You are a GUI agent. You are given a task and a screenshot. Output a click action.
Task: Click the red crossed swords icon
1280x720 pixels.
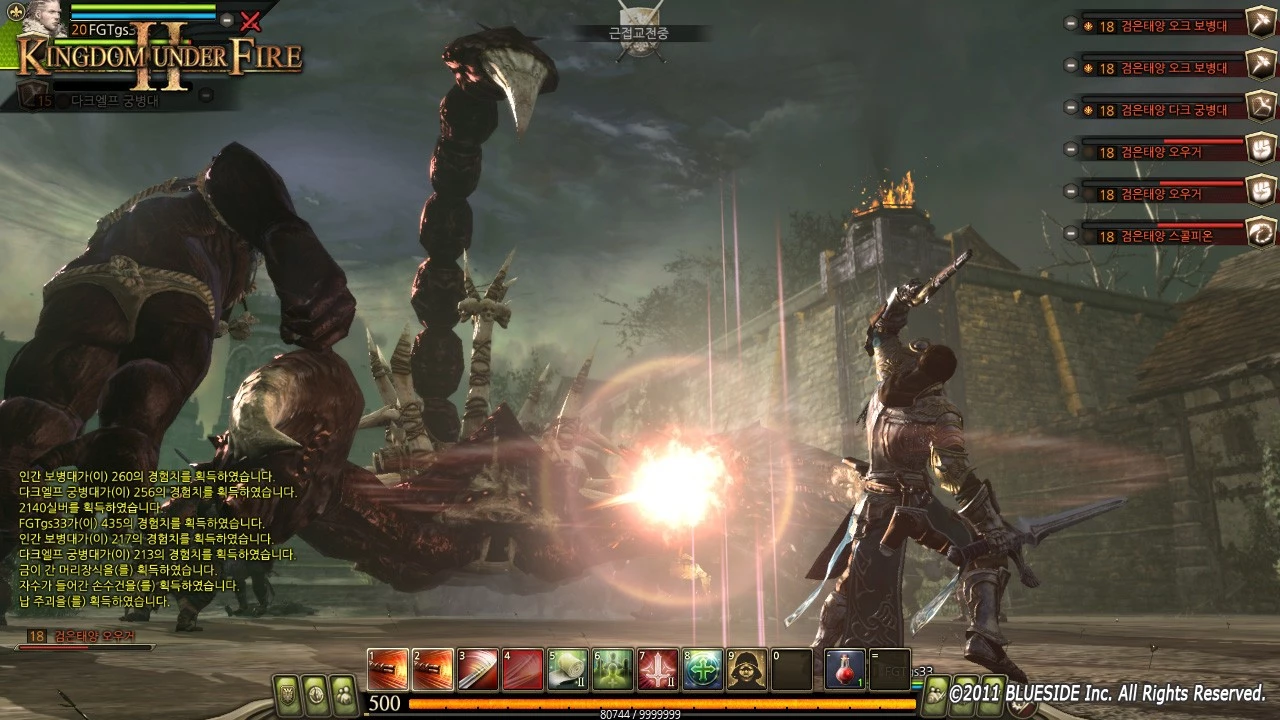point(251,20)
